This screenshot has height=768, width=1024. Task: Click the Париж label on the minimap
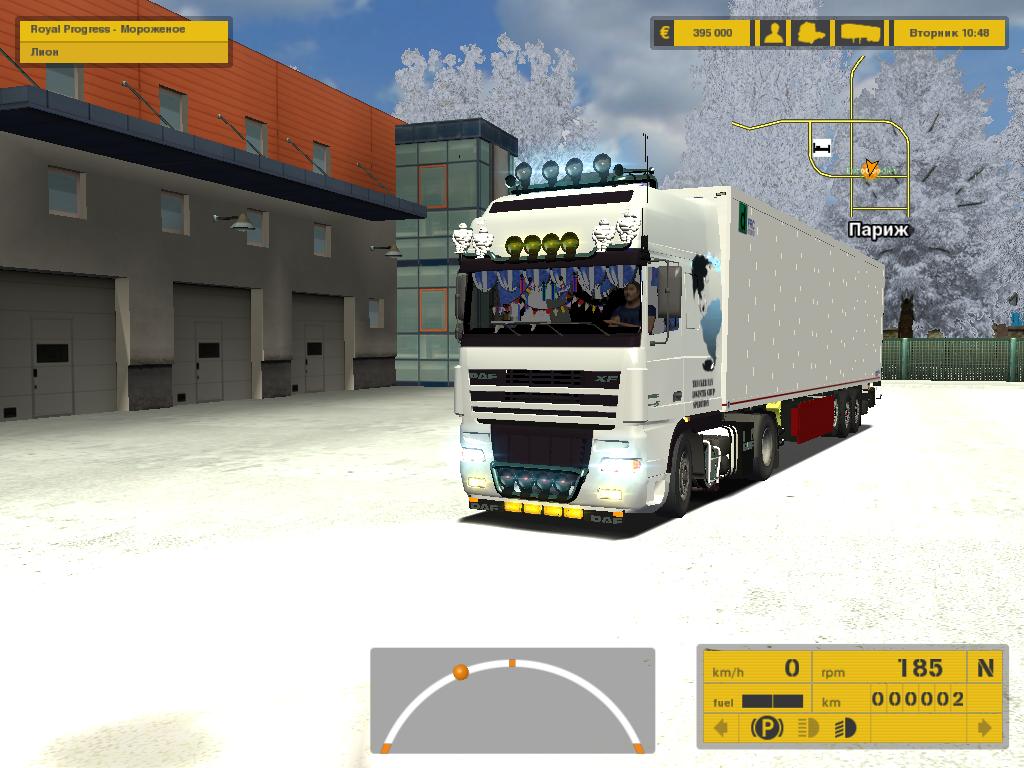pos(880,230)
